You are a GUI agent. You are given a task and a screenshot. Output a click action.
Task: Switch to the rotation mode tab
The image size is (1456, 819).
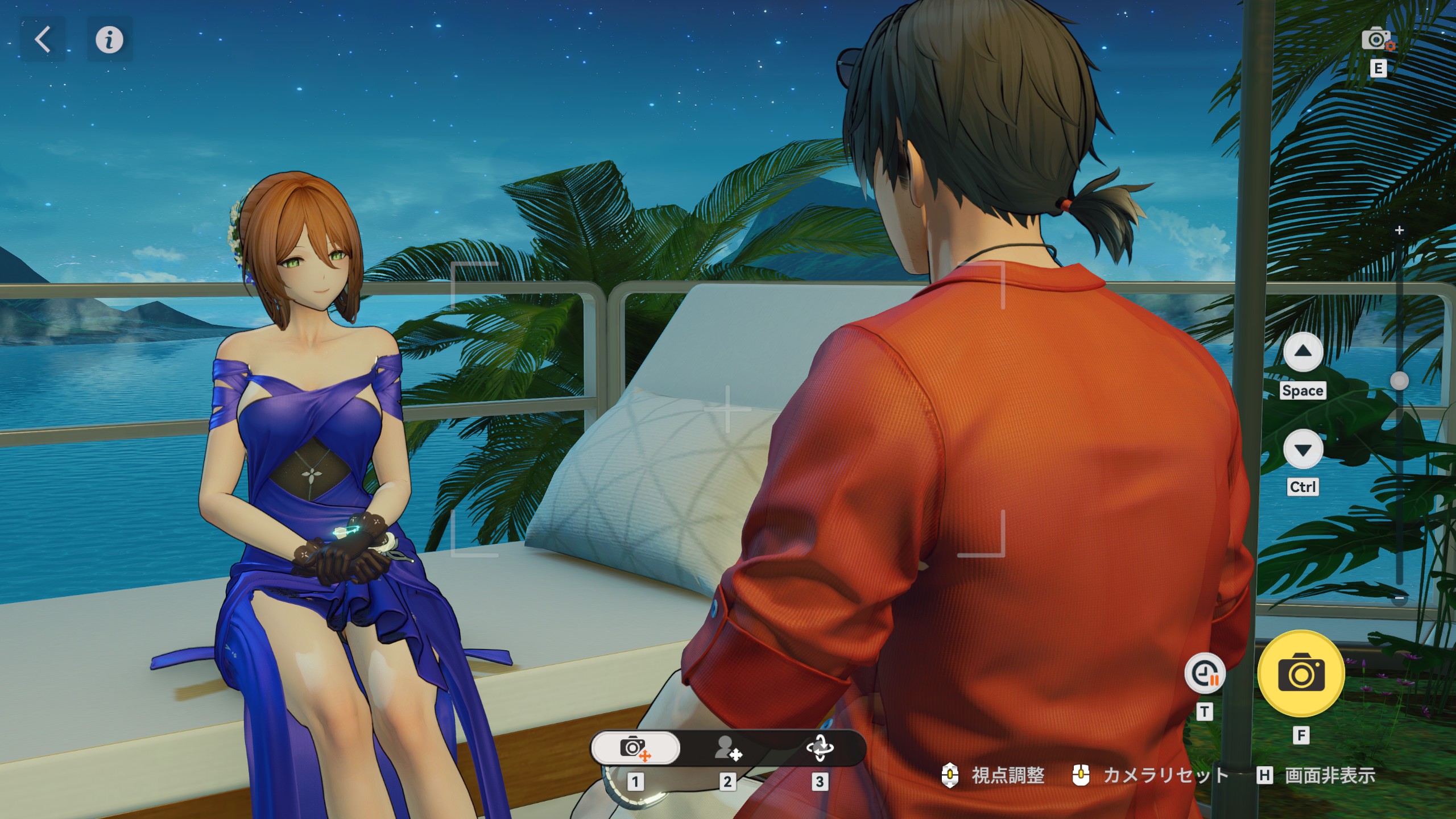point(820,748)
